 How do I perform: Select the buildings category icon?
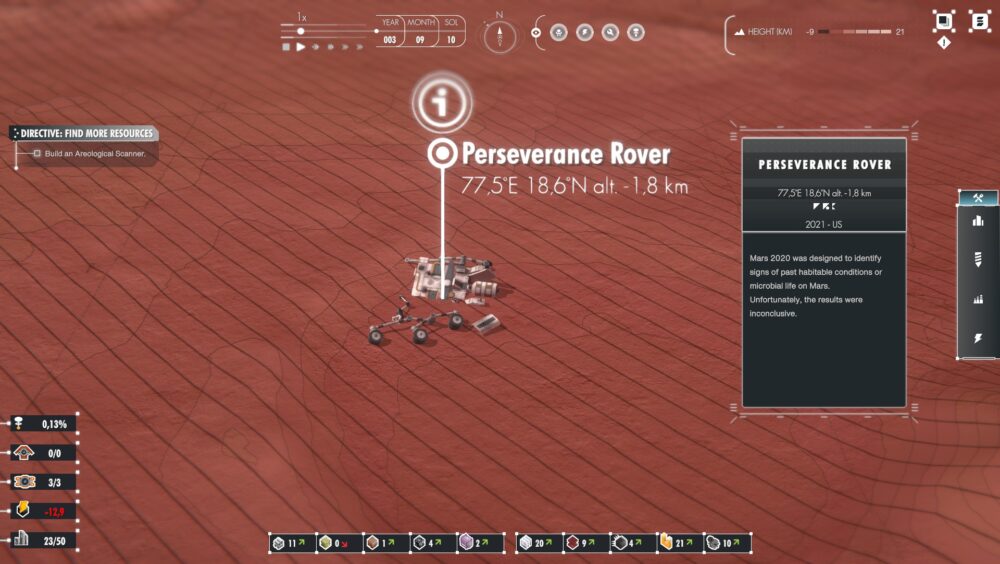coord(978,221)
